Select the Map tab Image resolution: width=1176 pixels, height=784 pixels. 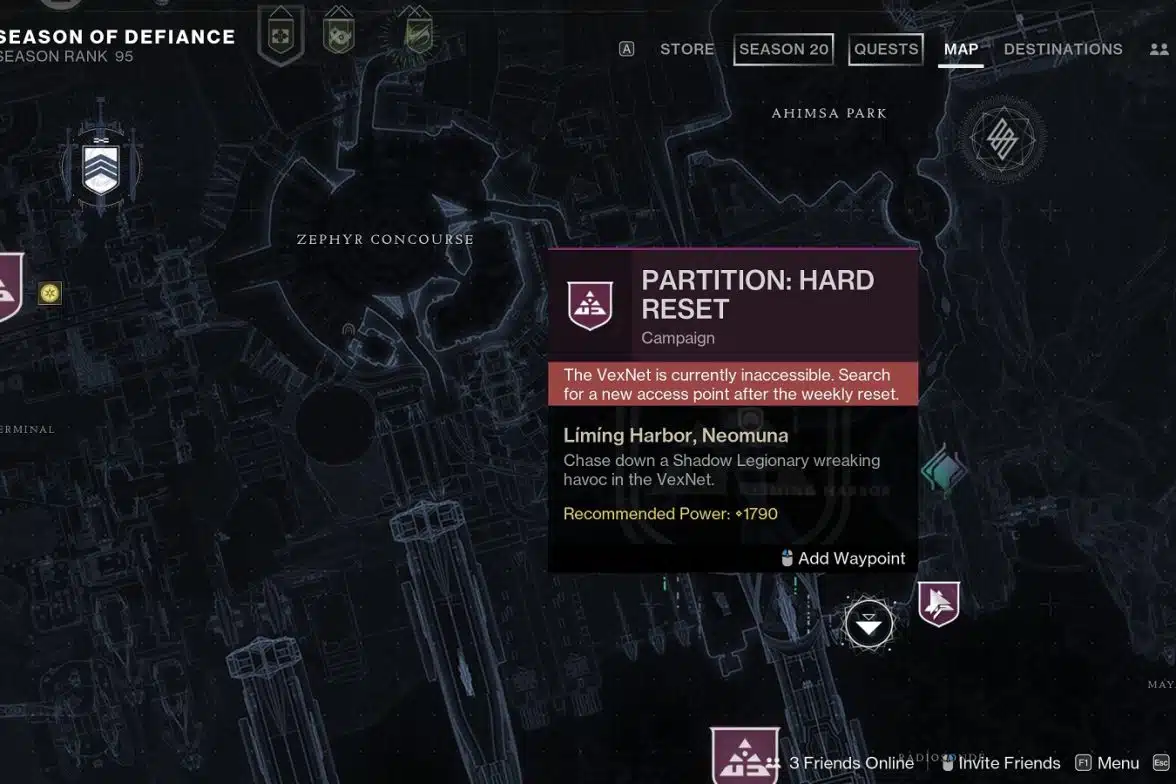point(961,49)
